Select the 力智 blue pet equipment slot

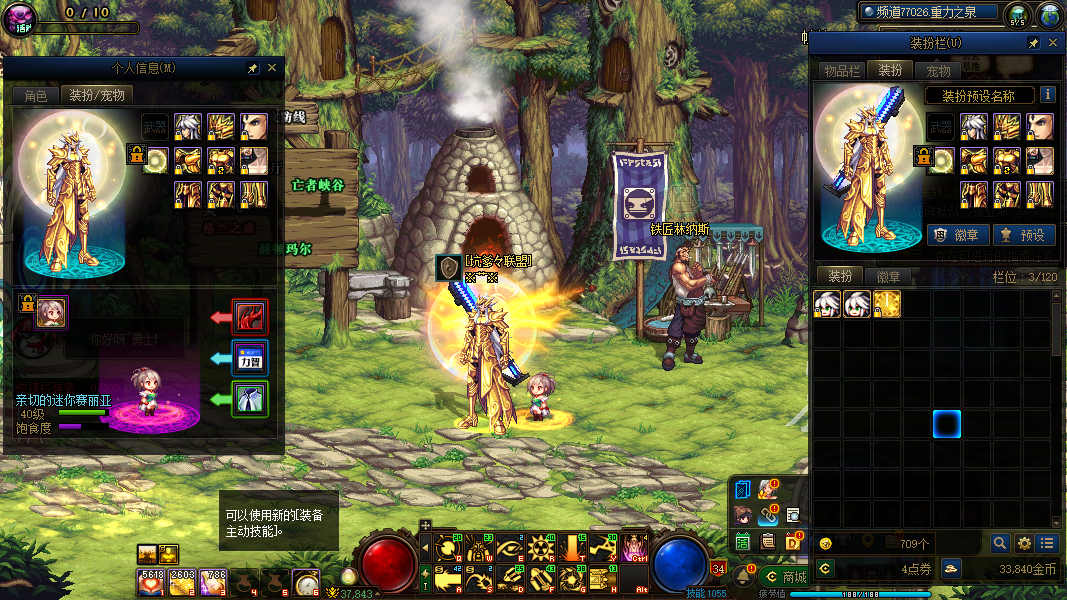pyautogui.click(x=249, y=358)
